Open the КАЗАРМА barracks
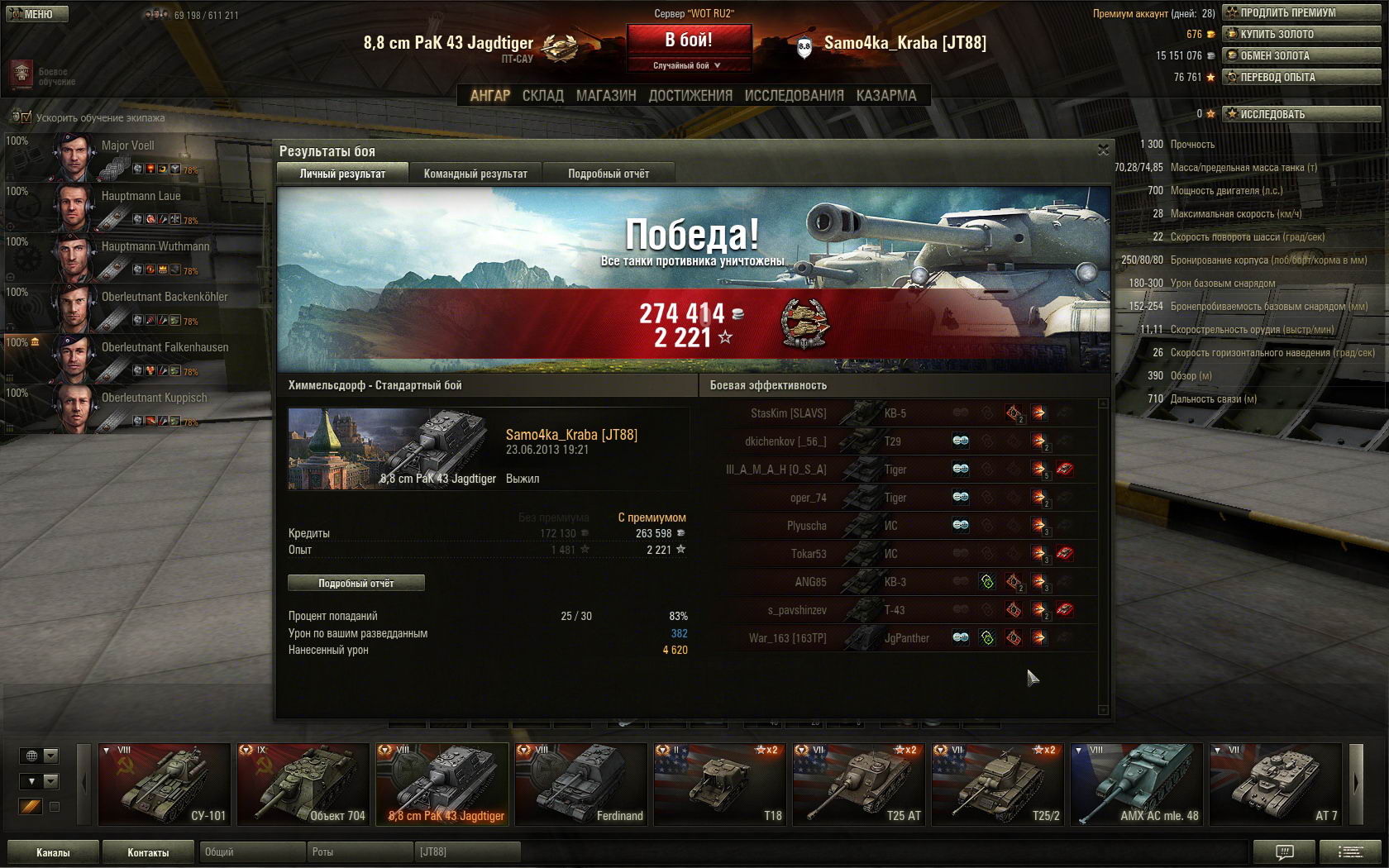This screenshot has height=868, width=1389. pos(886,96)
